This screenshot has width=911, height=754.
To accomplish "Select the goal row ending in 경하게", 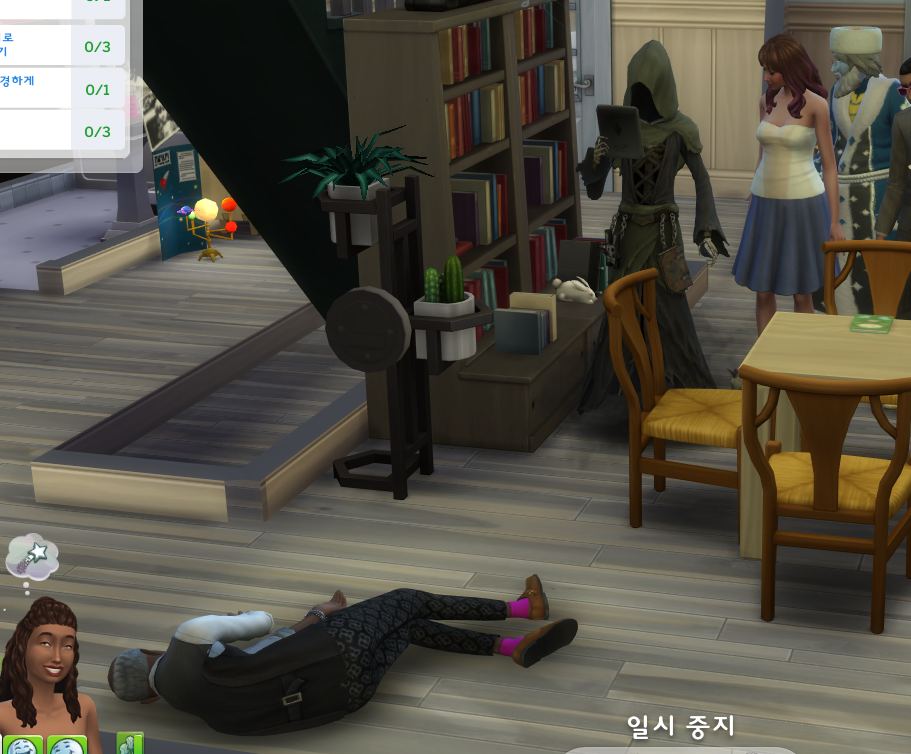I will [x=62, y=88].
